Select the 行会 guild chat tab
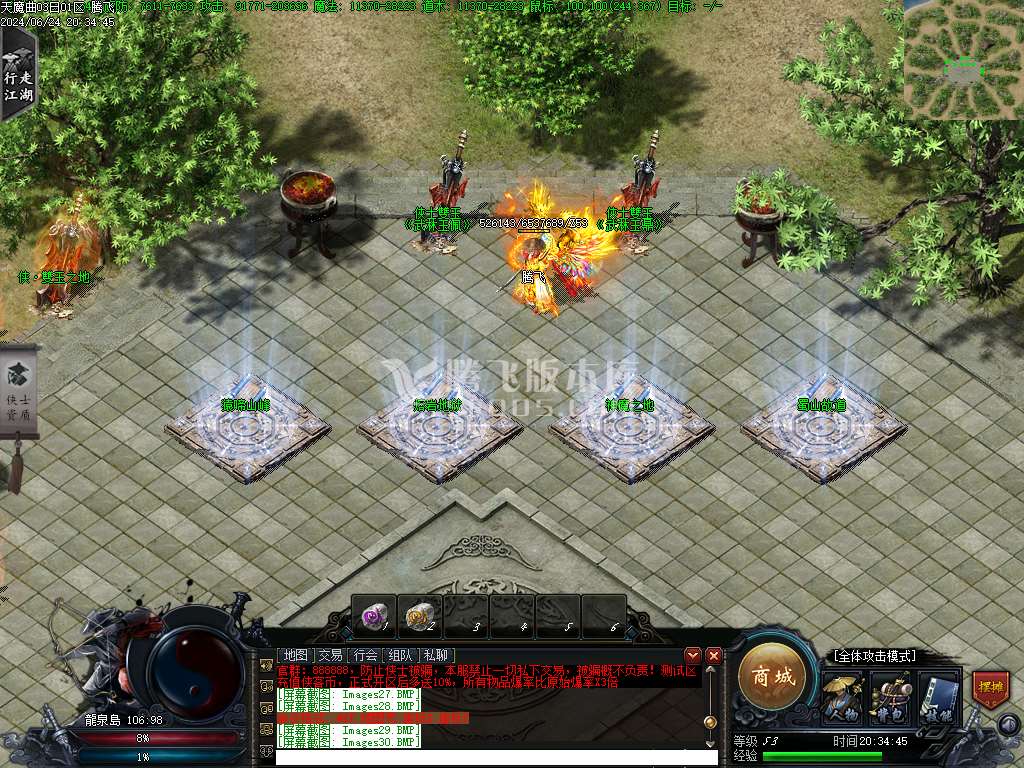This screenshot has height=768, width=1024. coord(366,655)
